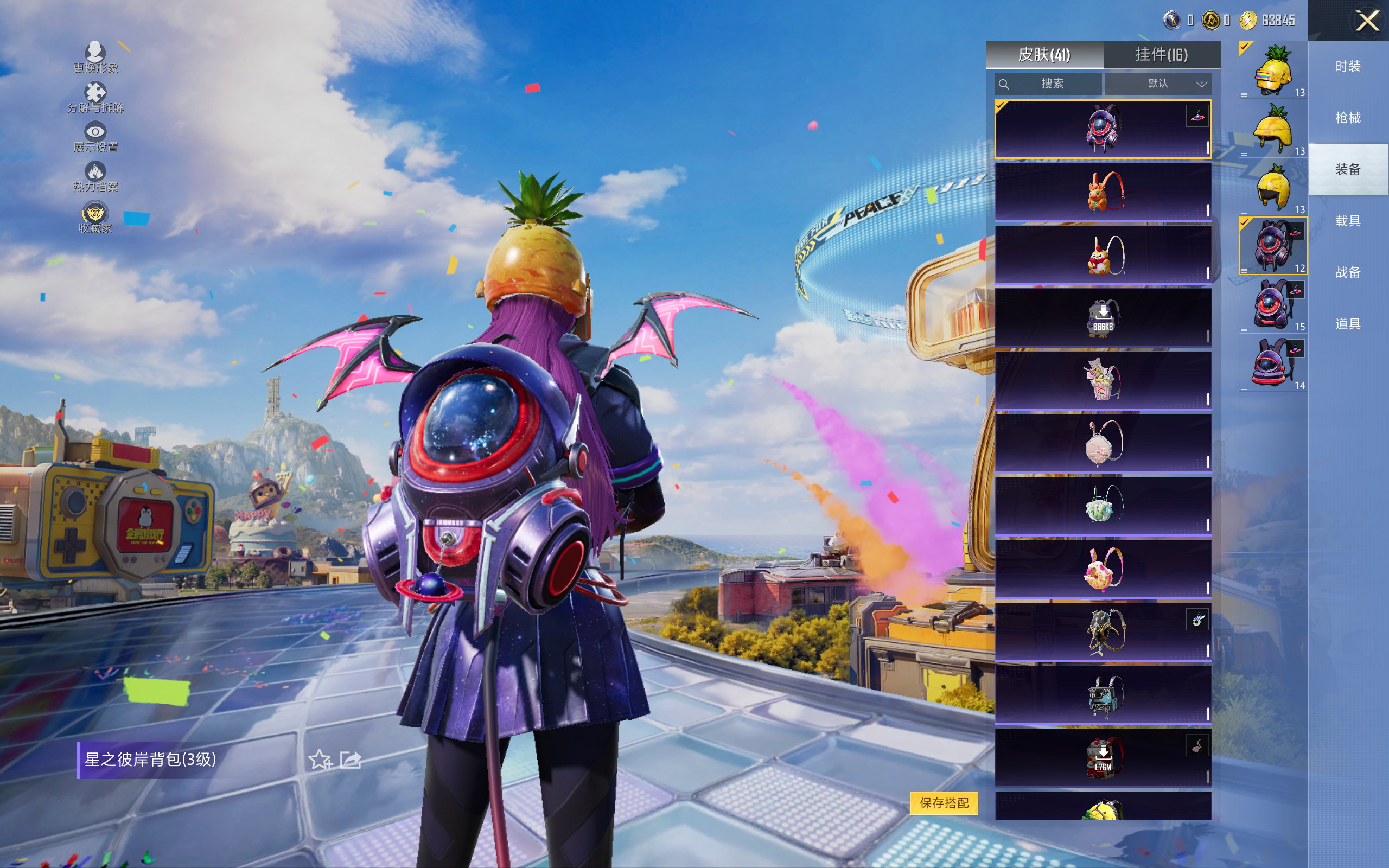
Task: Open 展示设置 display settings
Action: [95, 137]
